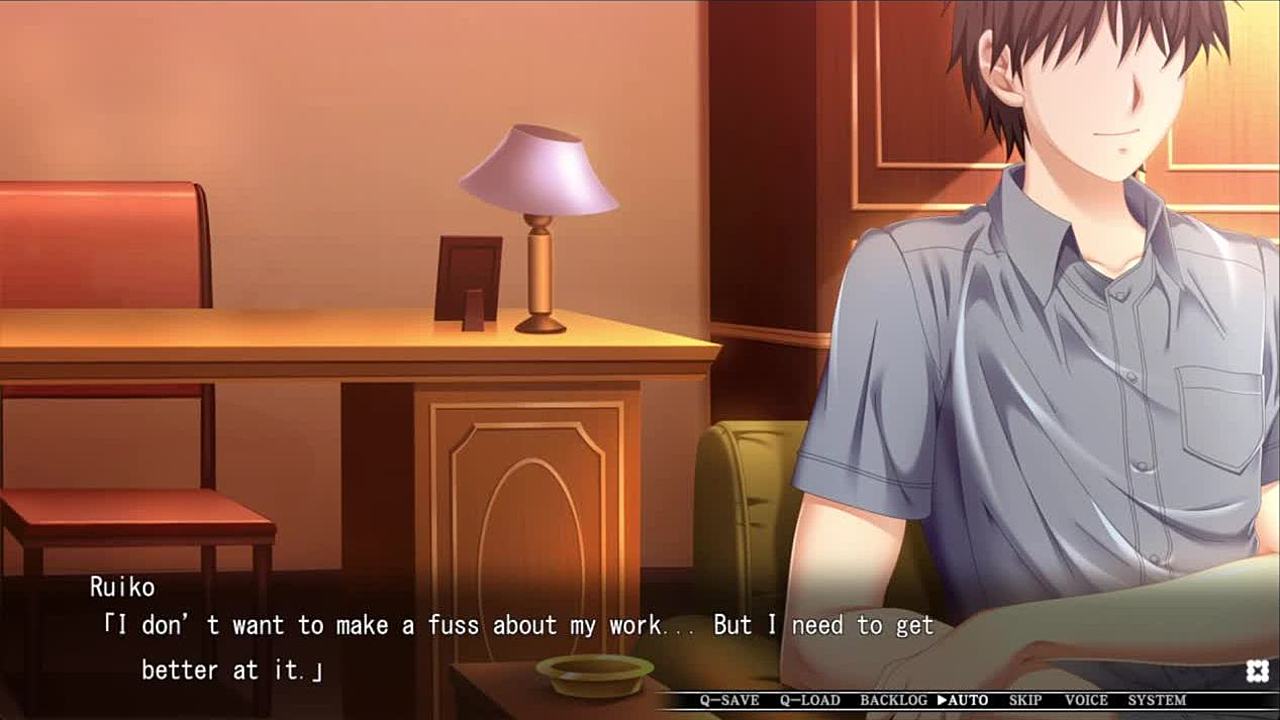Open the SYSTEM menu
This screenshot has height=720, width=1280.
(x=1157, y=701)
